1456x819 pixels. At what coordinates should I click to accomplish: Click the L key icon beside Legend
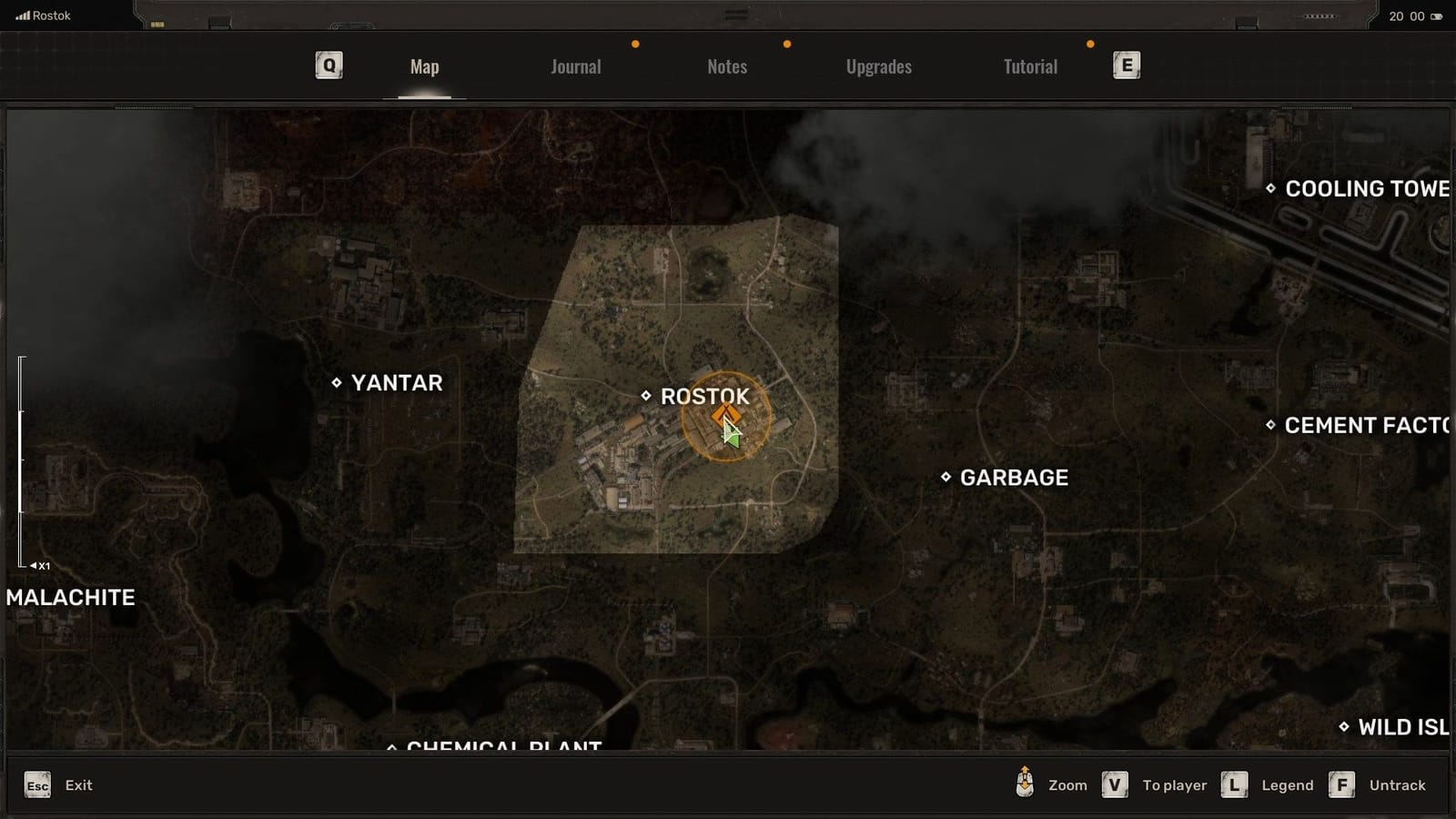coord(1234,784)
